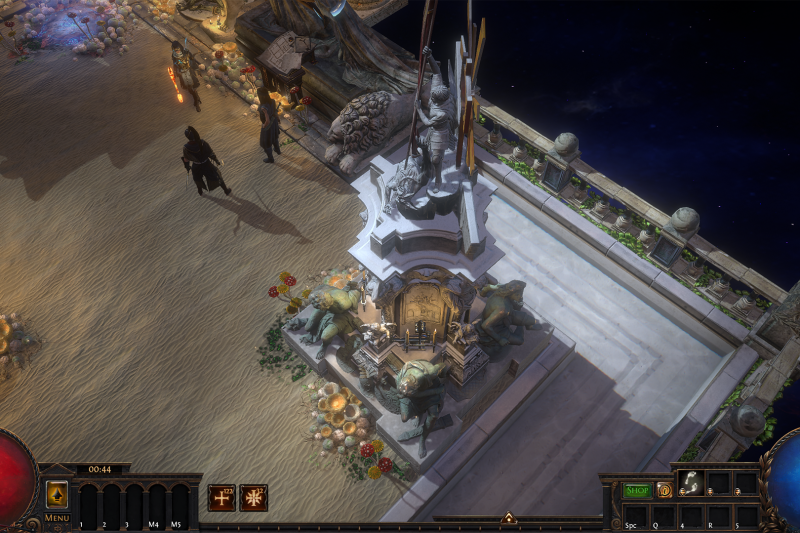This screenshot has width=800, height=533.
Task: Expand the triangle arrow on the experience bar
Action: coord(508,518)
